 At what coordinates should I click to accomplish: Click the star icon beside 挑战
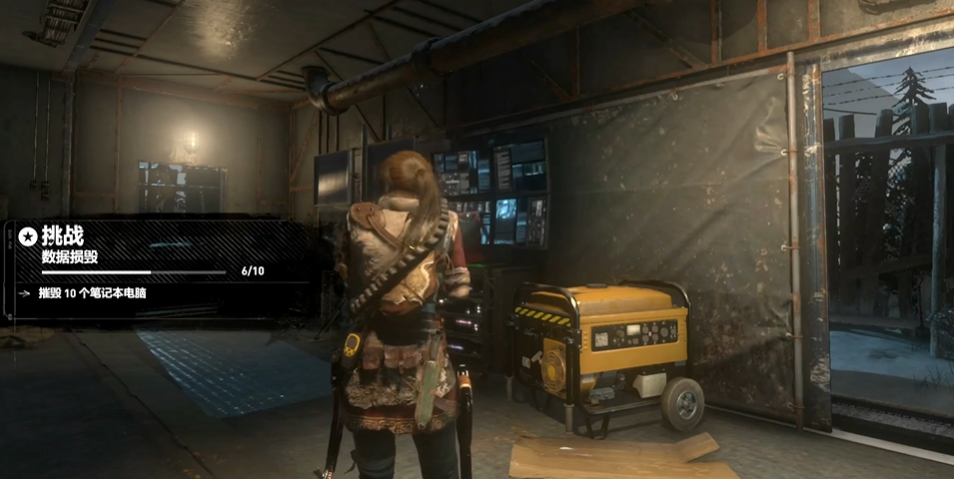[x=28, y=237]
